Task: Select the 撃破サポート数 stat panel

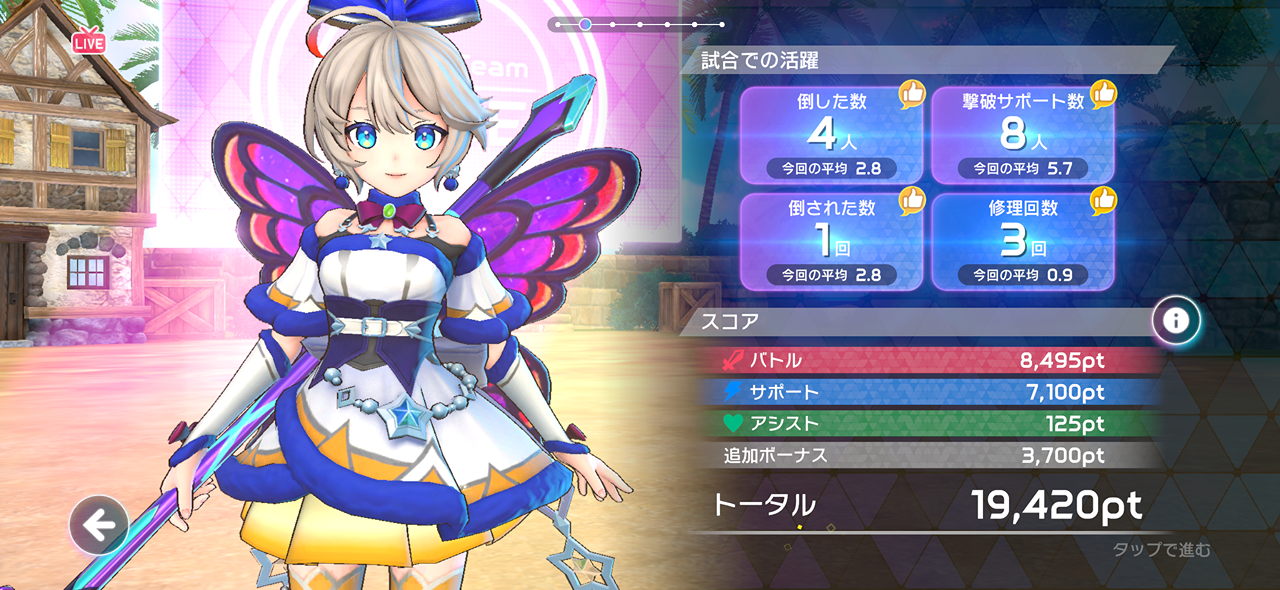Action: [1023, 135]
